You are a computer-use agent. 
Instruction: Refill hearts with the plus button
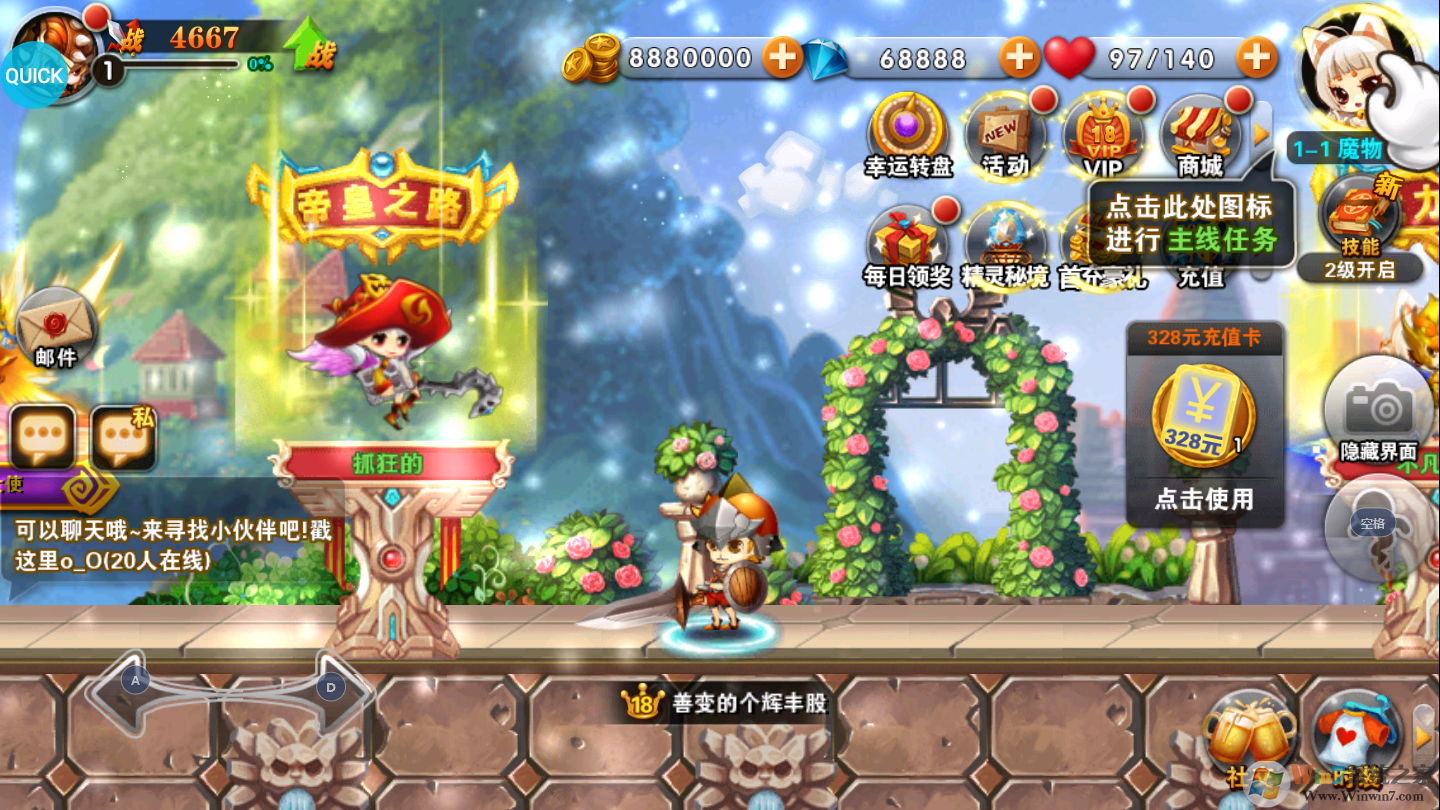(1257, 58)
